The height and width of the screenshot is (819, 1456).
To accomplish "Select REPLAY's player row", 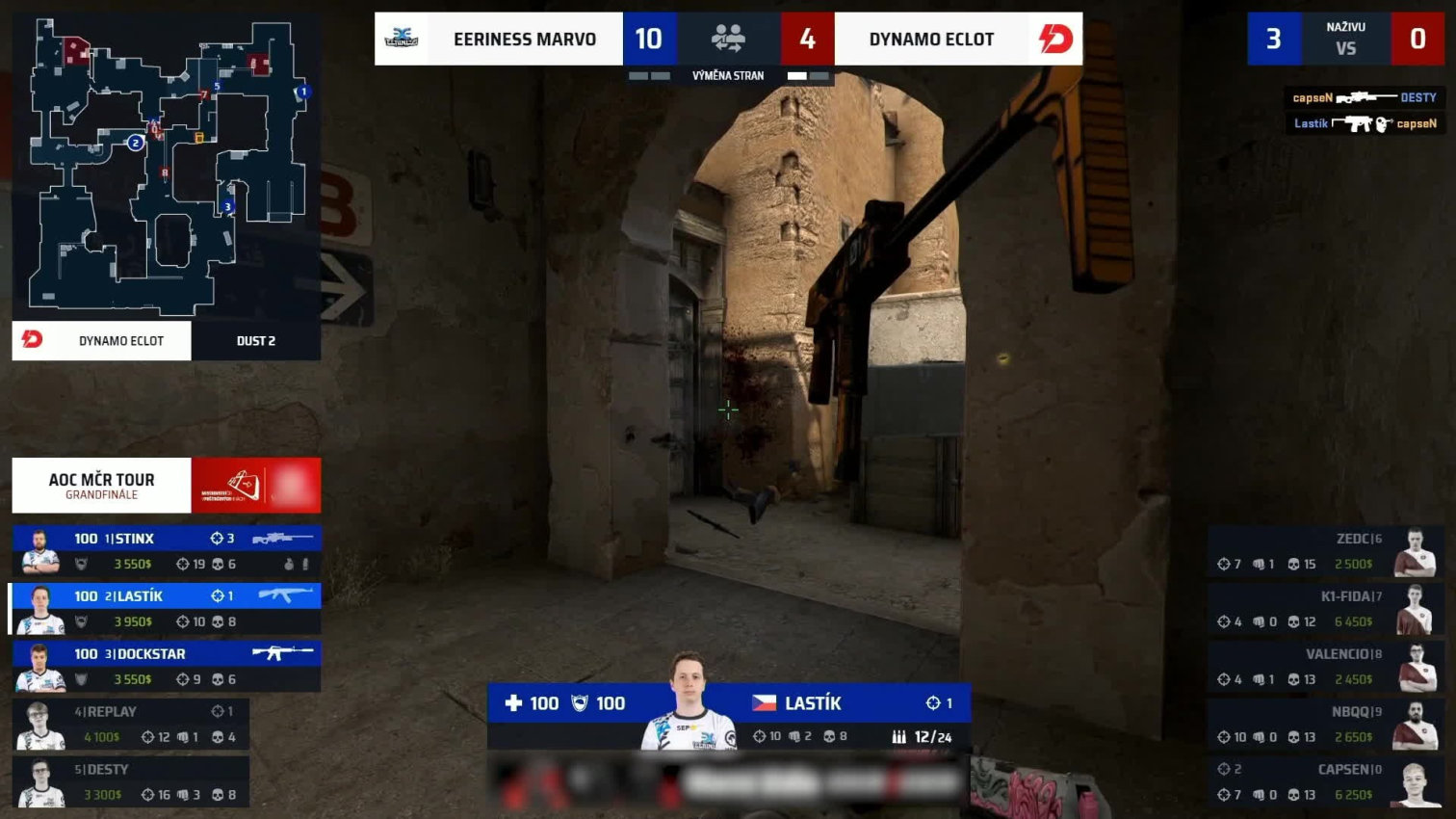I will 131,724.
